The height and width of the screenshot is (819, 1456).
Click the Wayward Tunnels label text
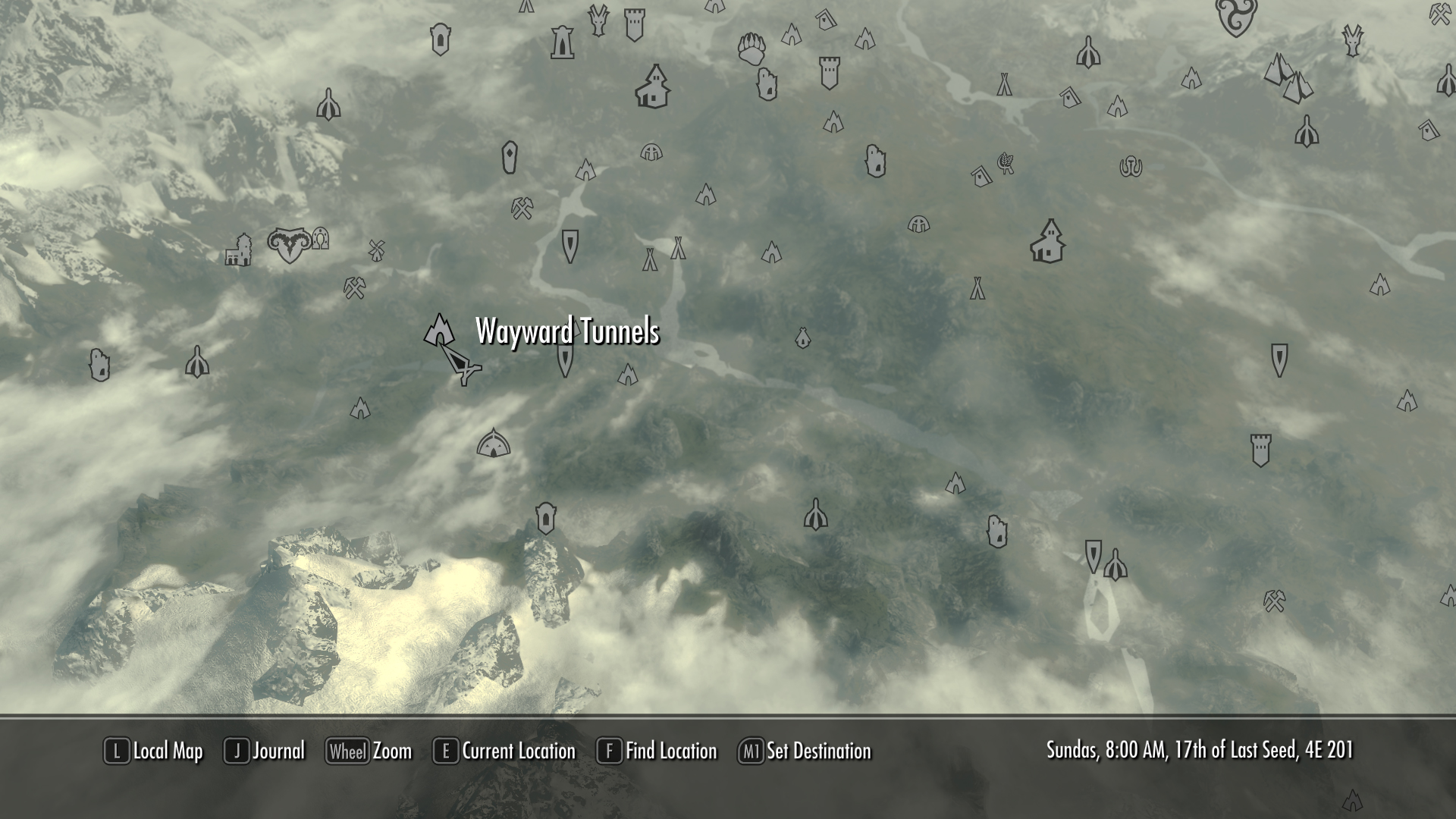[567, 331]
